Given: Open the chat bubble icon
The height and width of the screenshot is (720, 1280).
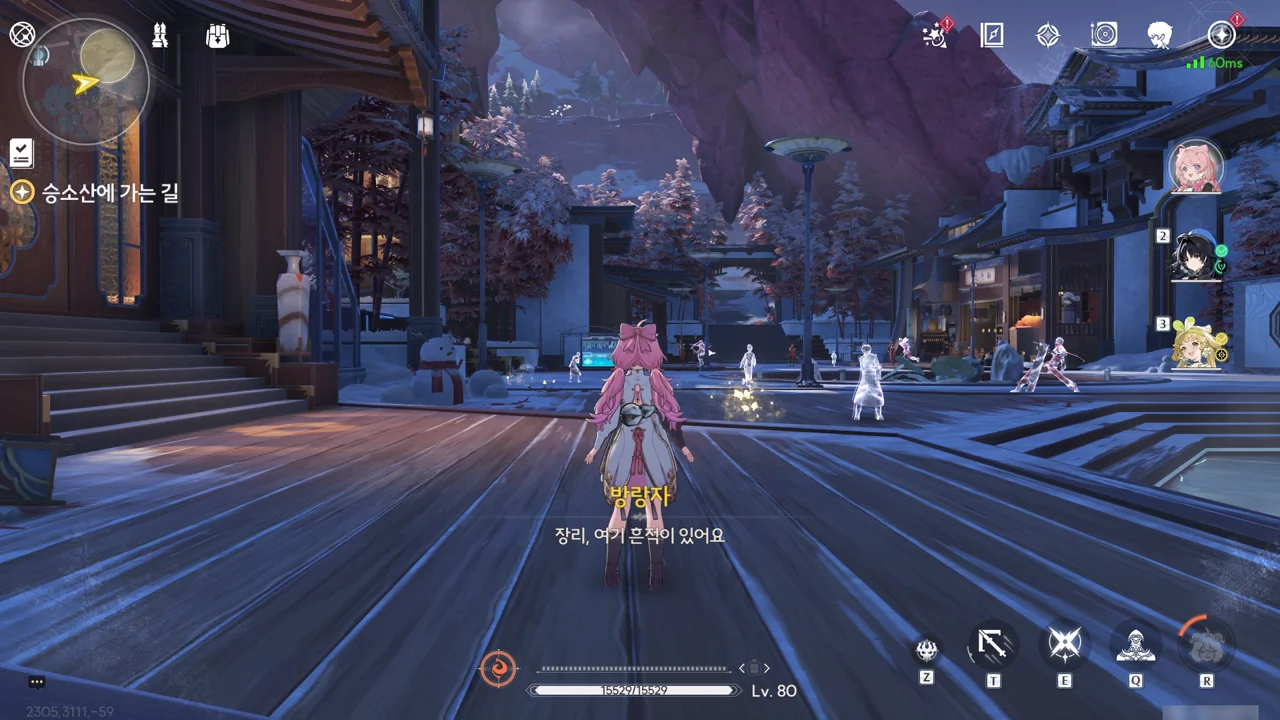Looking at the screenshot, I should coord(37,682).
